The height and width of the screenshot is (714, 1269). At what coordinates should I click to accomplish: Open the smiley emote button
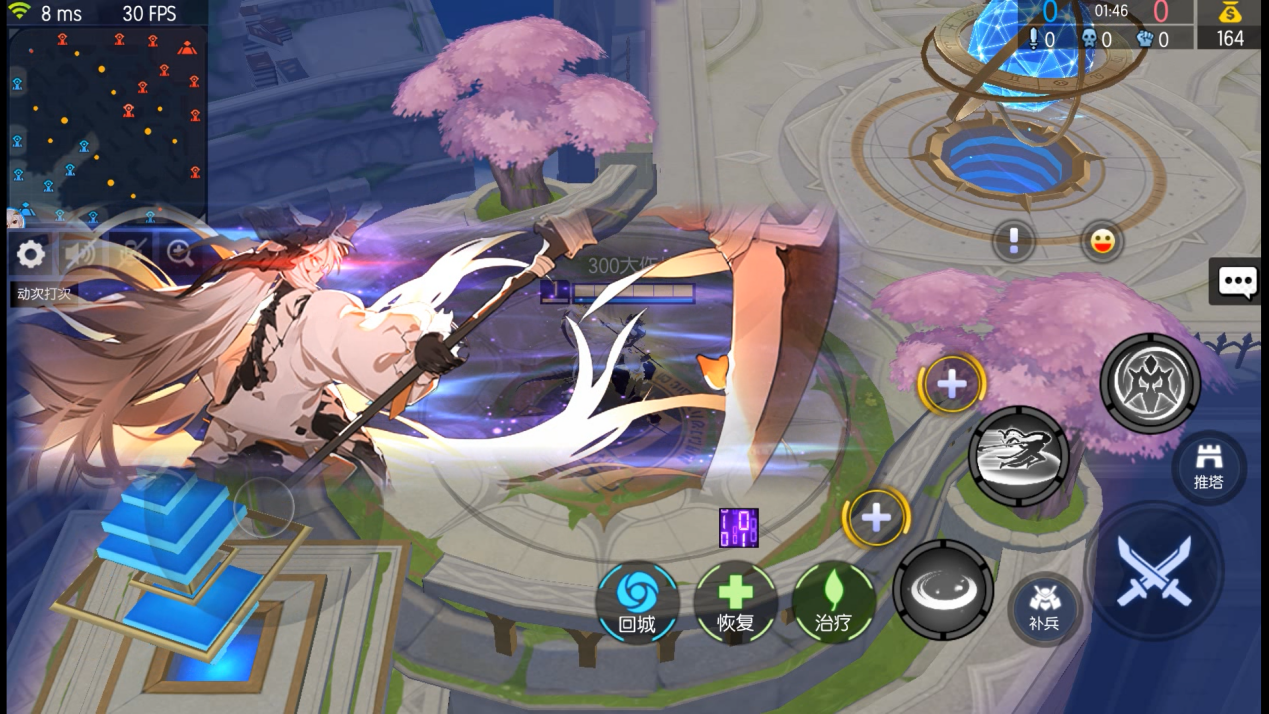(x=1102, y=241)
